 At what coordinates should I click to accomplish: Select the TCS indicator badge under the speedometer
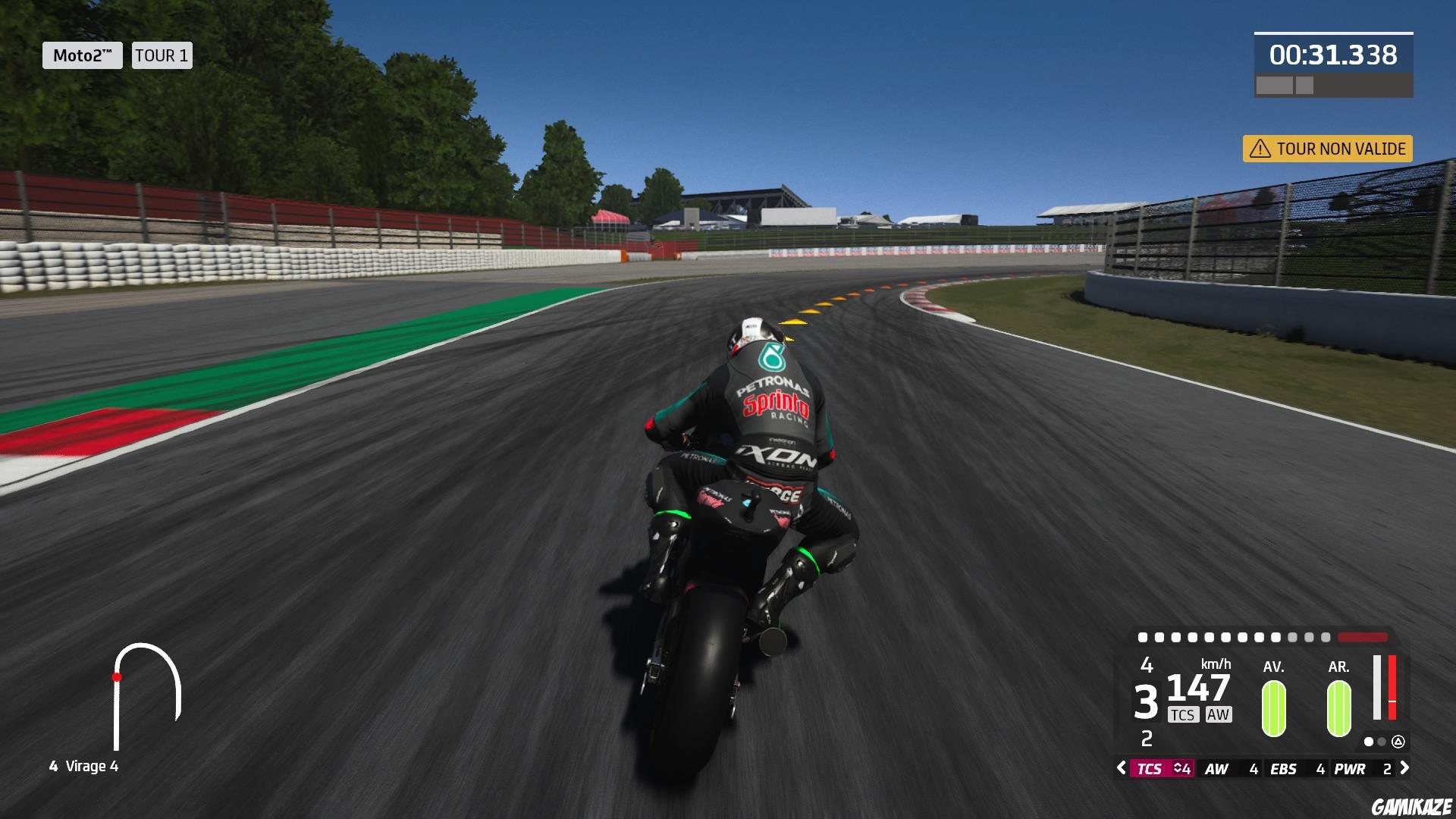click(x=1184, y=714)
